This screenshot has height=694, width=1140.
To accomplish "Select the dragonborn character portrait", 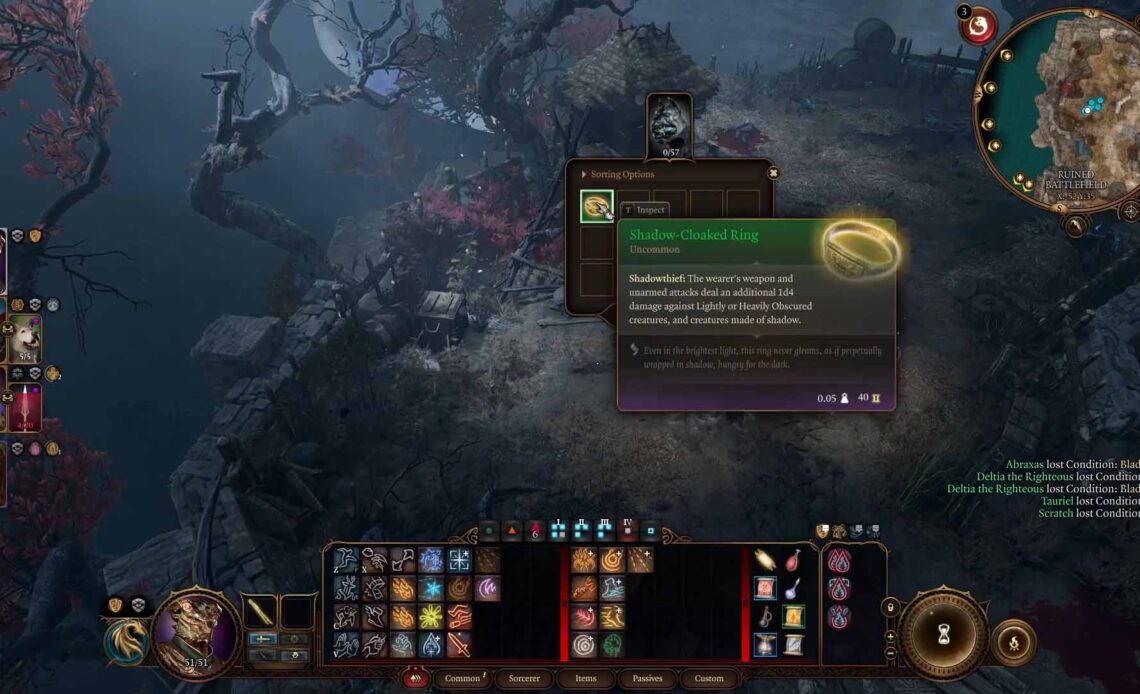I will (x=187, y=631).
